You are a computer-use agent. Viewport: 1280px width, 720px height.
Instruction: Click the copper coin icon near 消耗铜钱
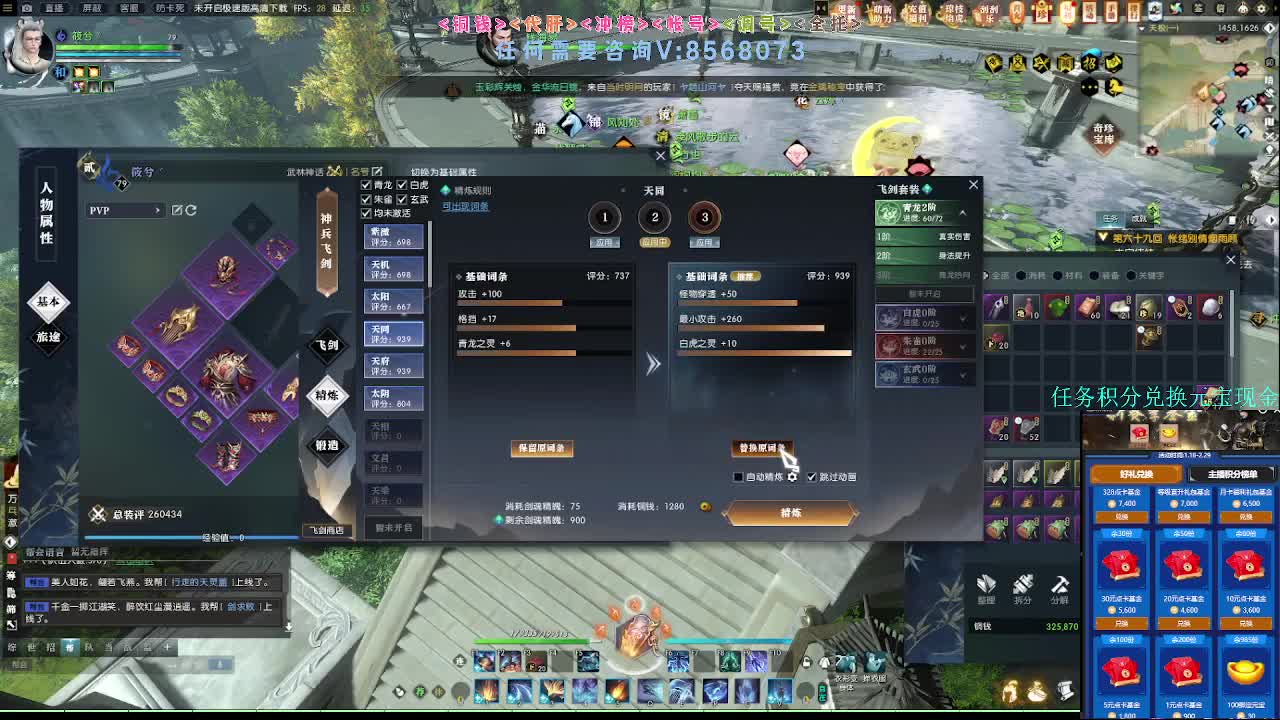[706, 507]
